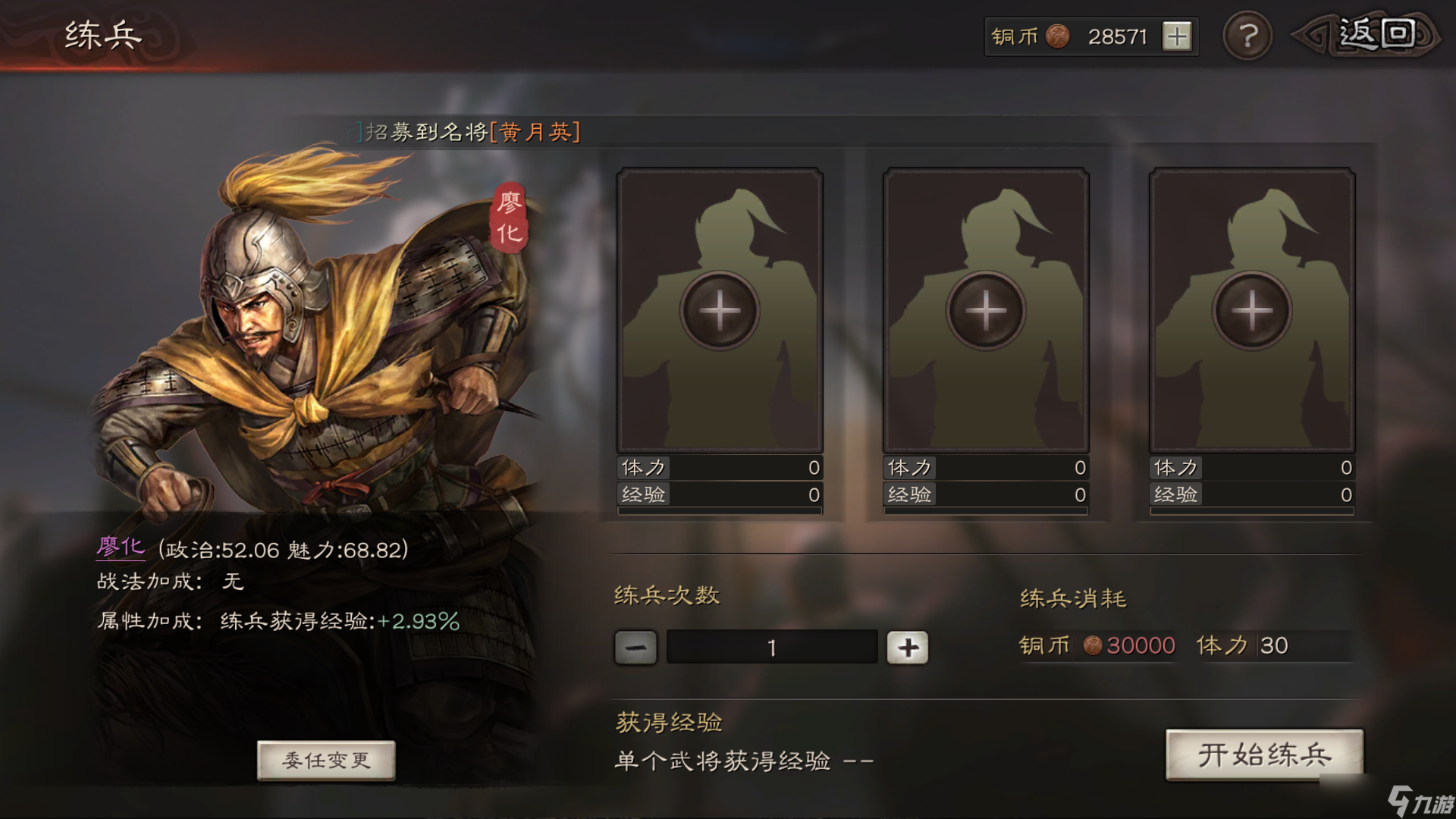Open the purple 廖化 name link
The image size is (1456, 819).
click(x=121, y=548)
